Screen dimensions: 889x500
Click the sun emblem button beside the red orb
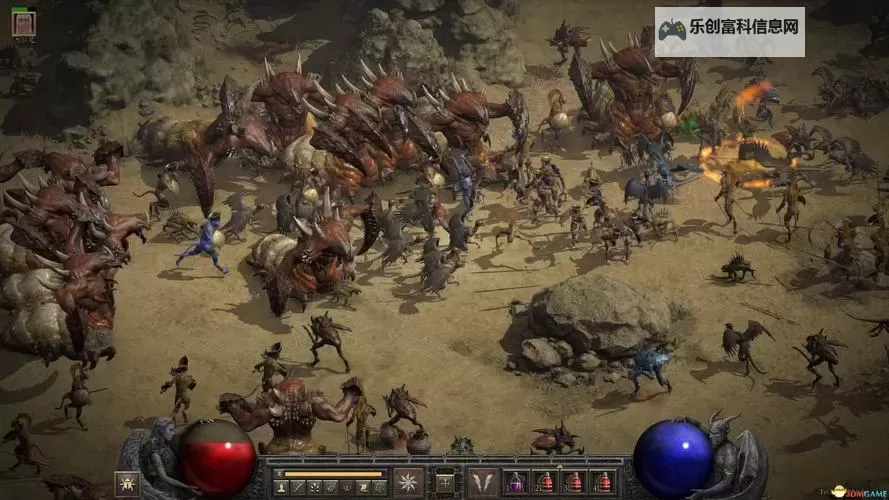pyautogui.click(x=127, y=484)
